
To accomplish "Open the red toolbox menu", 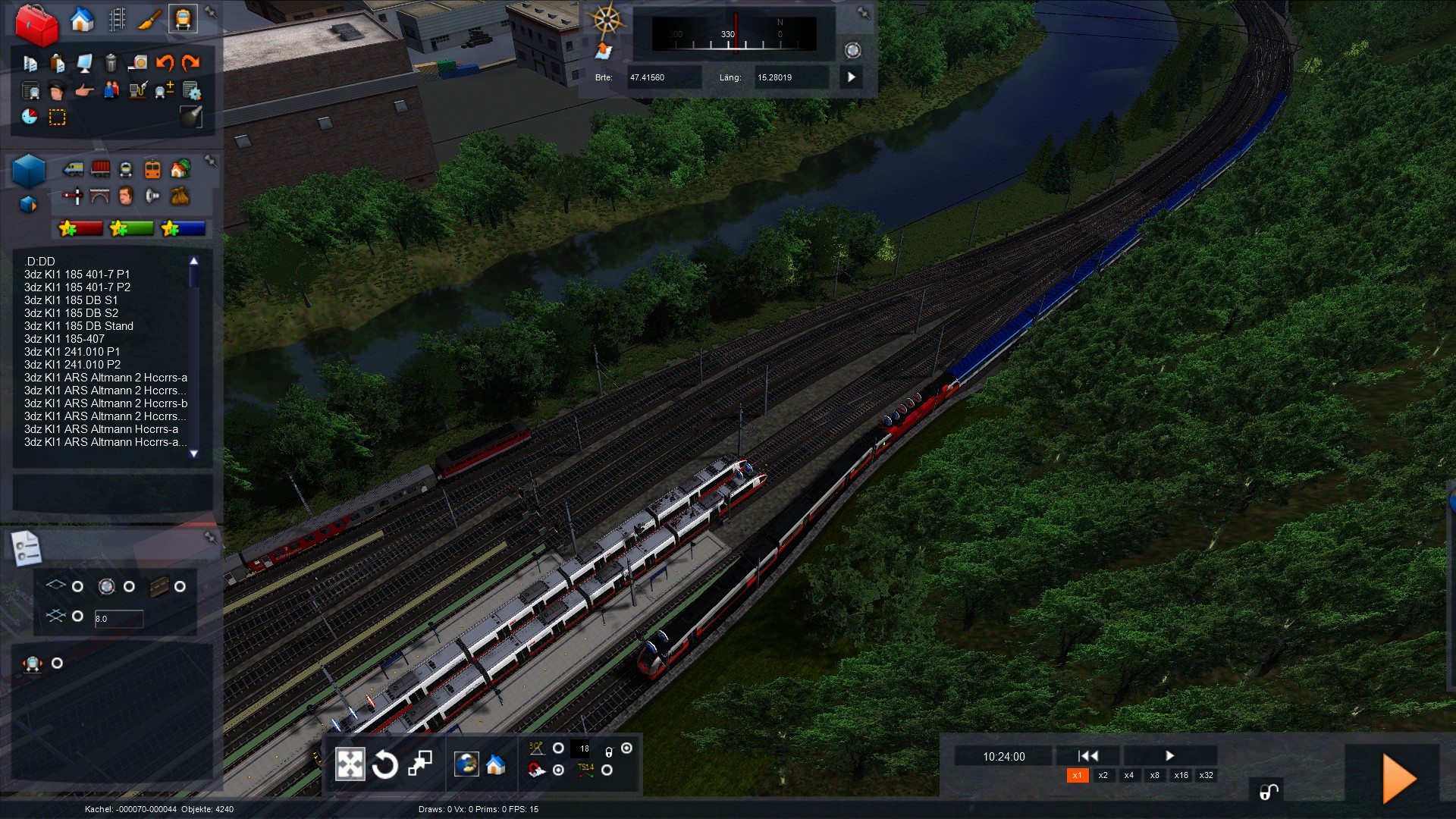I will (x=36, y=24).
